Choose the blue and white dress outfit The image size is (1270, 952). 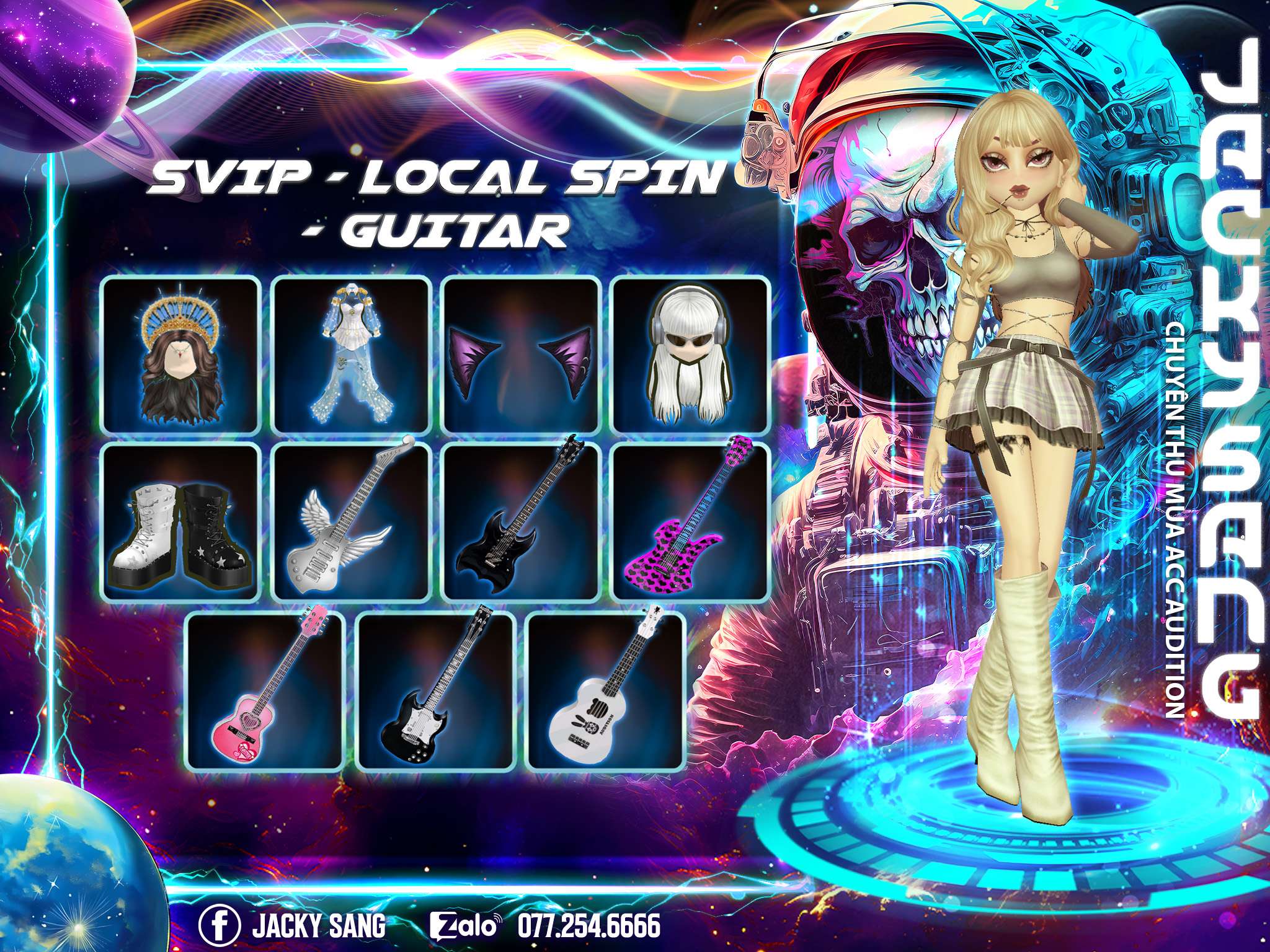(352, 355)
